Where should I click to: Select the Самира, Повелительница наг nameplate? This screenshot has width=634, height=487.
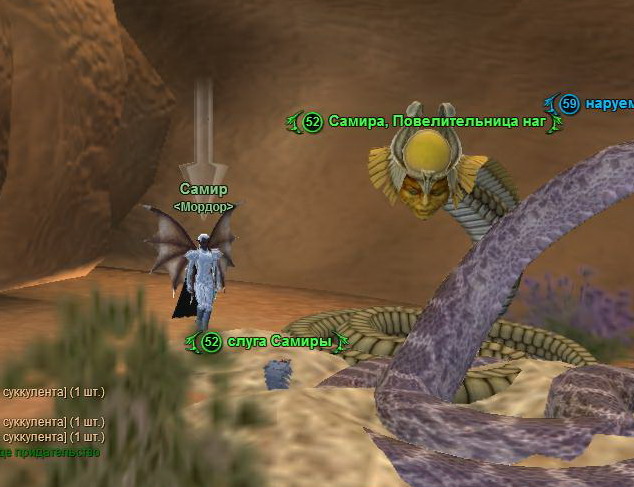[x=437, y=122]
